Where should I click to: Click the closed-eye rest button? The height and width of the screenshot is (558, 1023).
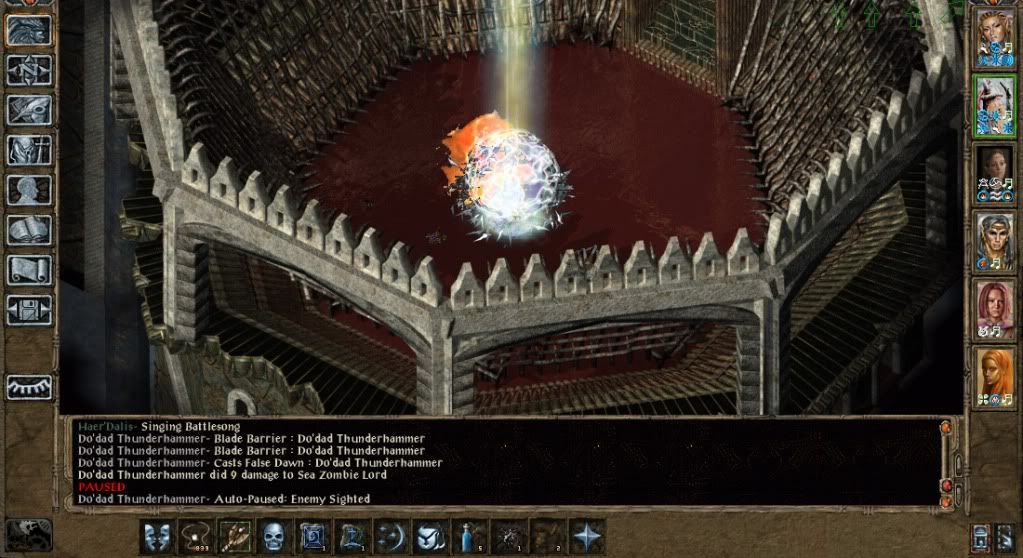[28, 386]
